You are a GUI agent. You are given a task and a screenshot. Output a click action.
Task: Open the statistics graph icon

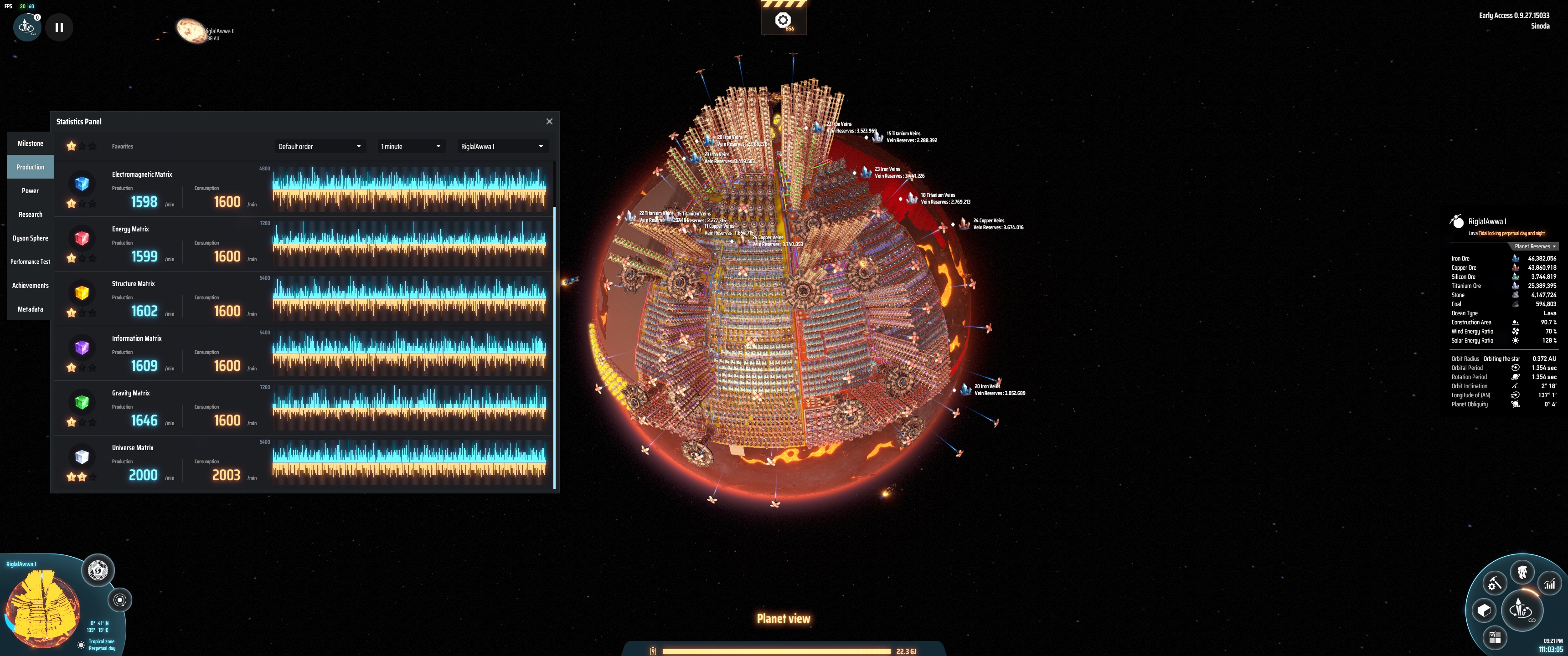click(1550, 584)
